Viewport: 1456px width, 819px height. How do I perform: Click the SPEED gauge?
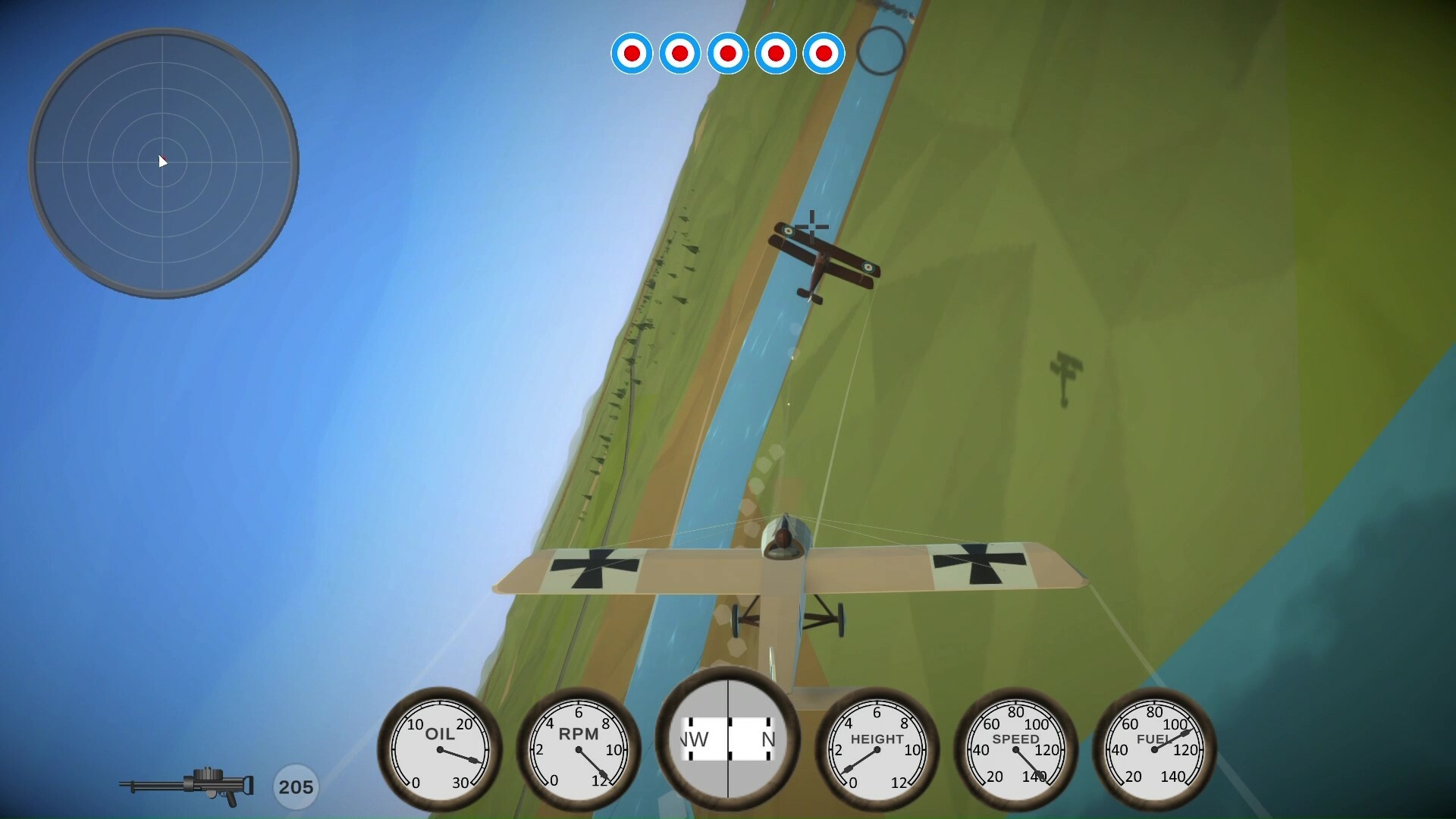click(1017, 748)
